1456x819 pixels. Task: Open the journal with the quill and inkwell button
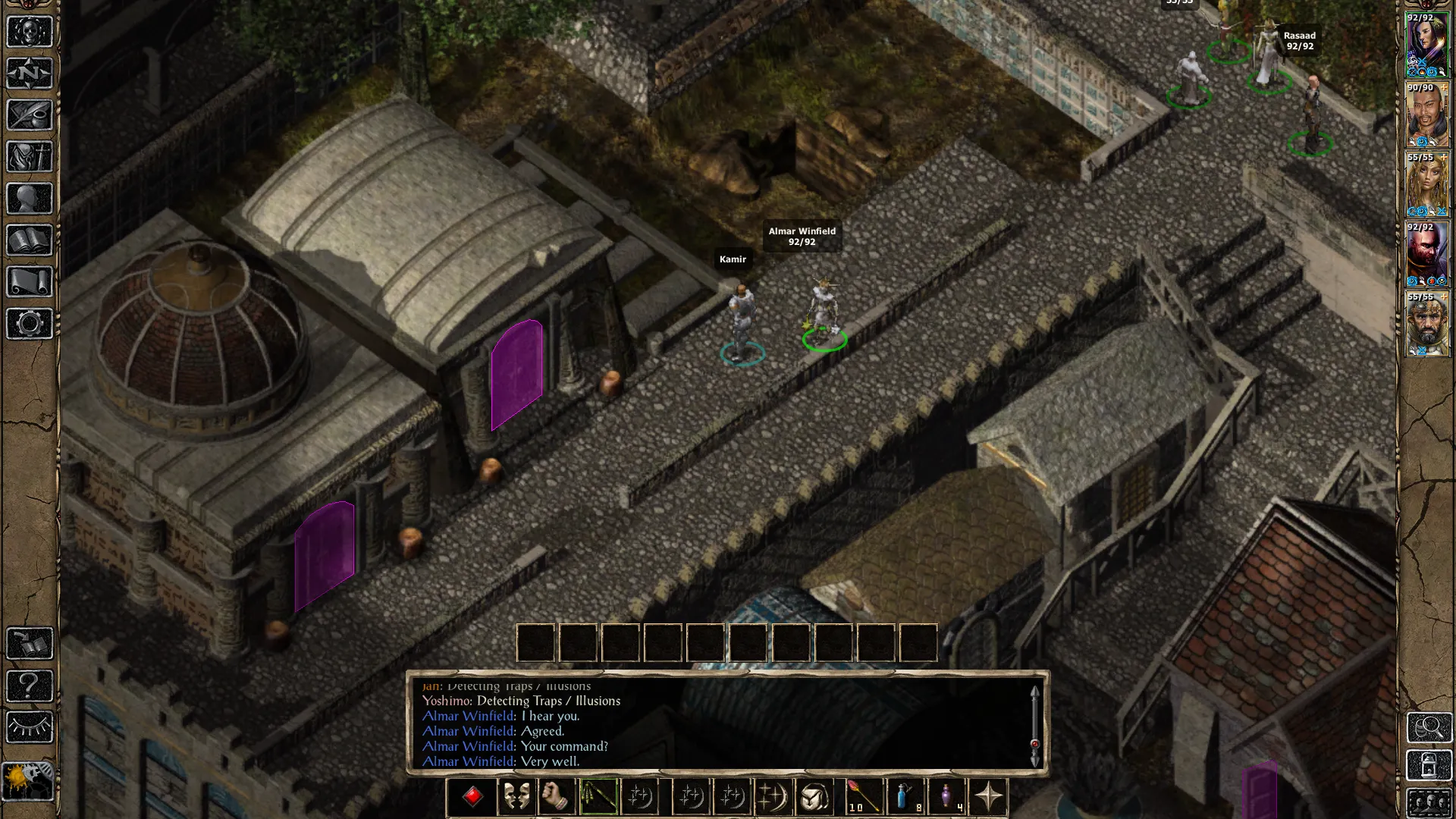tap(30, 115)
